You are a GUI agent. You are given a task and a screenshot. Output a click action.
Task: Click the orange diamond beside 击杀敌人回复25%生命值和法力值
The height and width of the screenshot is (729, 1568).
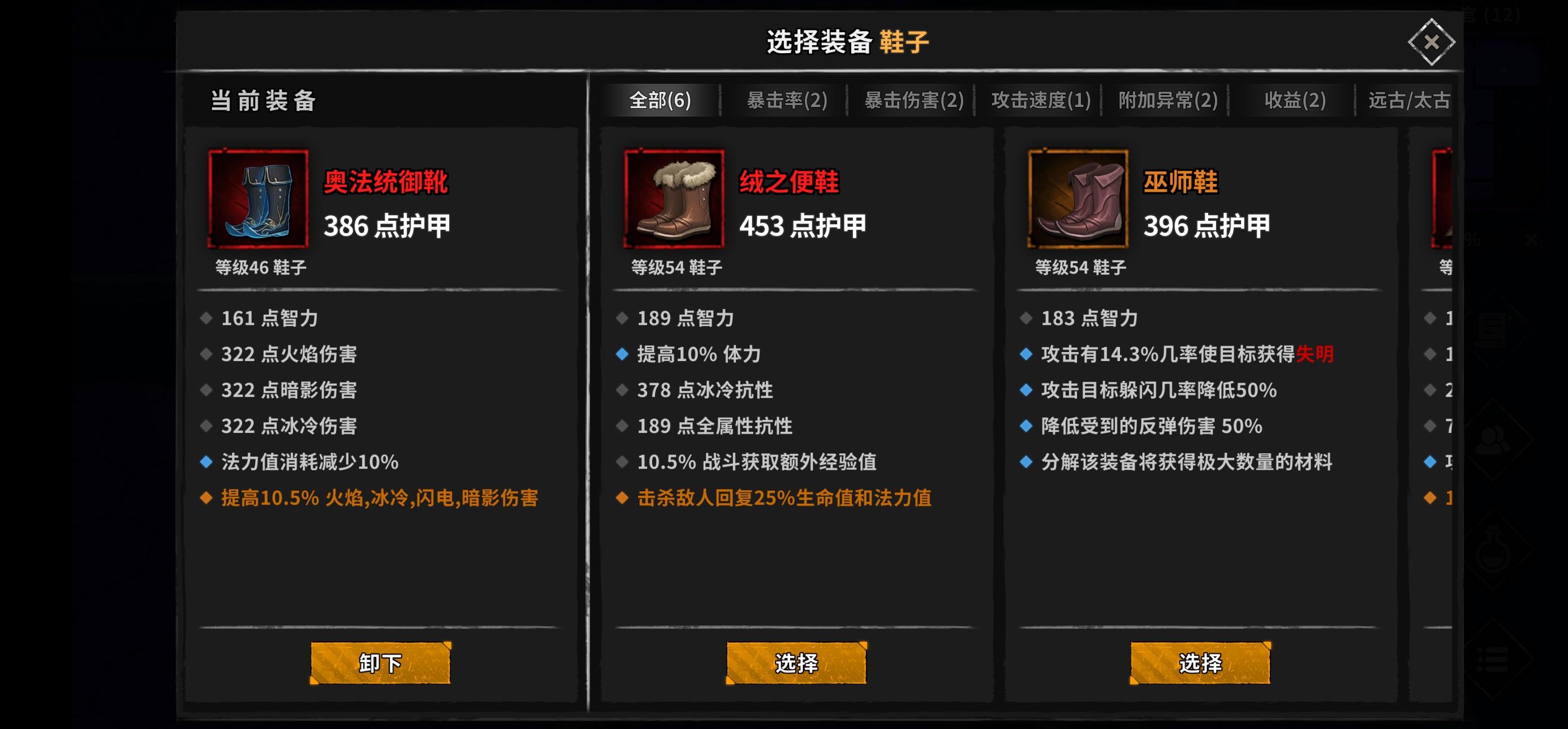(x=623, y=498)
